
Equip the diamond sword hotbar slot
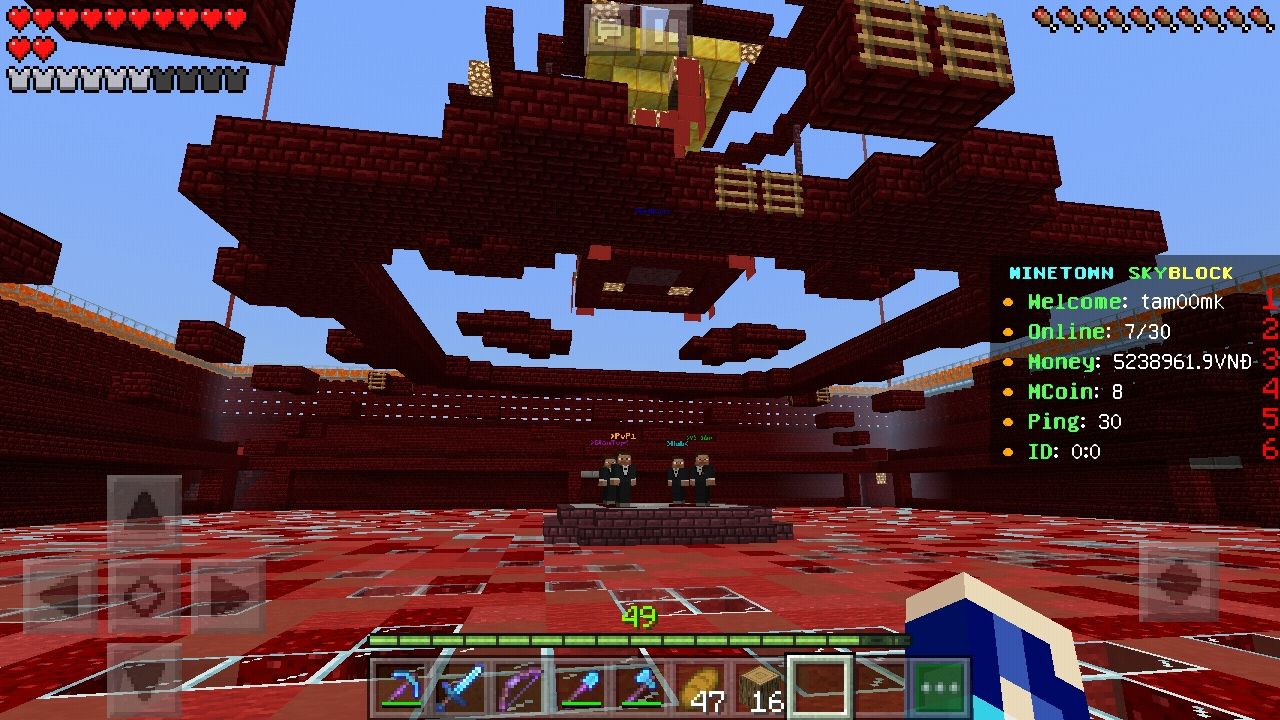460,687
